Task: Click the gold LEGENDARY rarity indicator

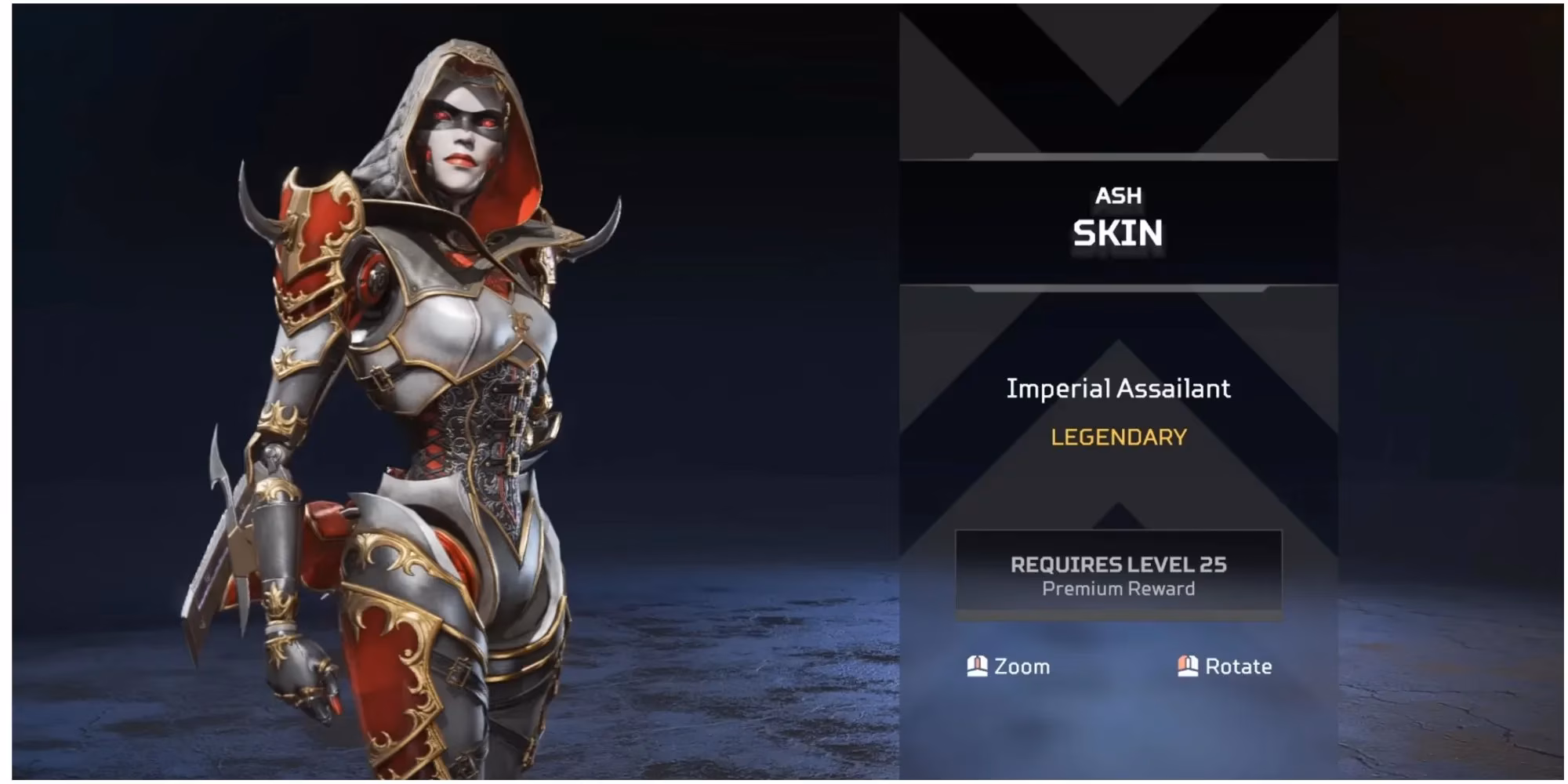Action: click(1120, 439)
